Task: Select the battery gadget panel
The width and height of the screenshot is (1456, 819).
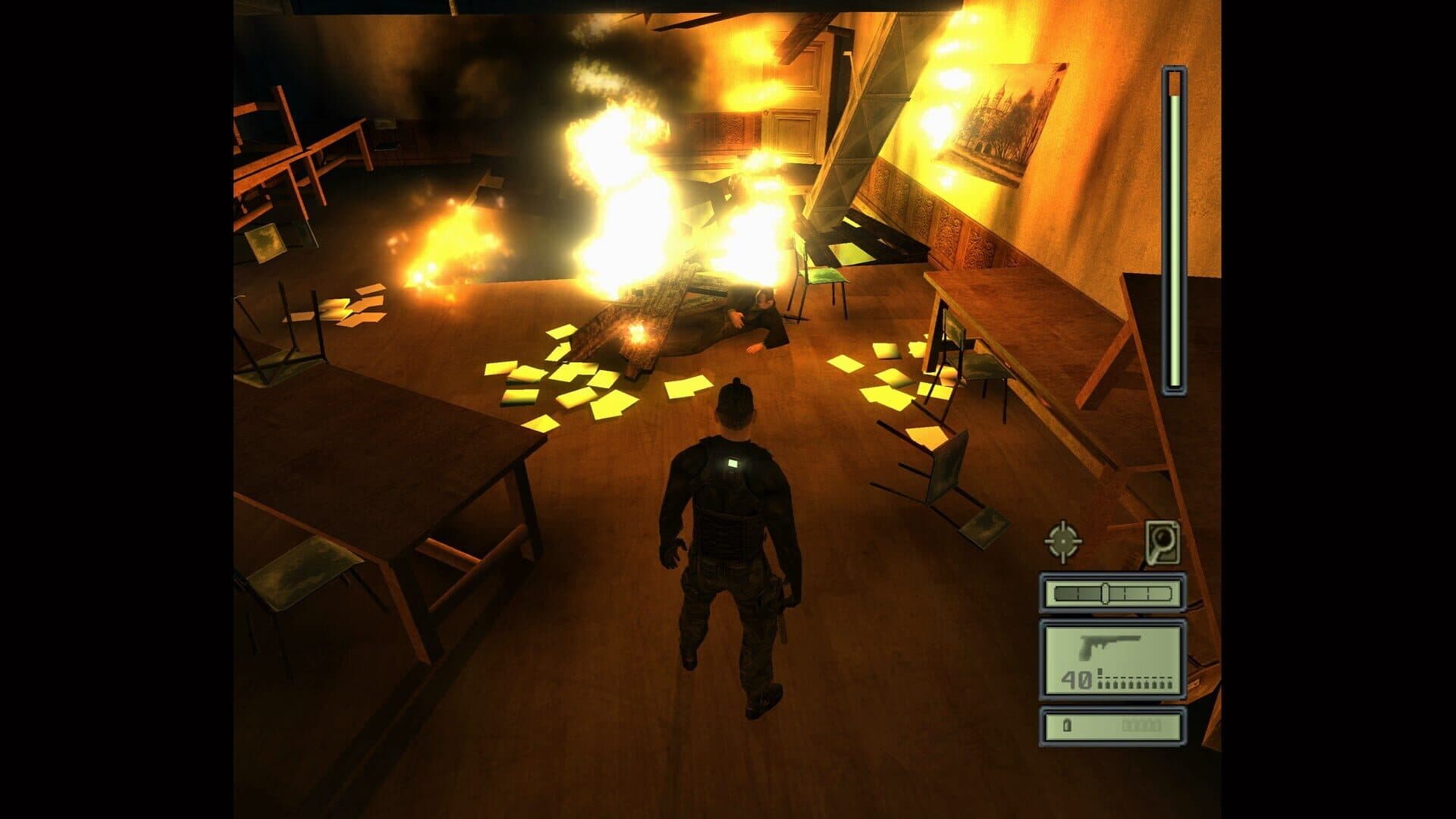Action: click(1112, 726)
